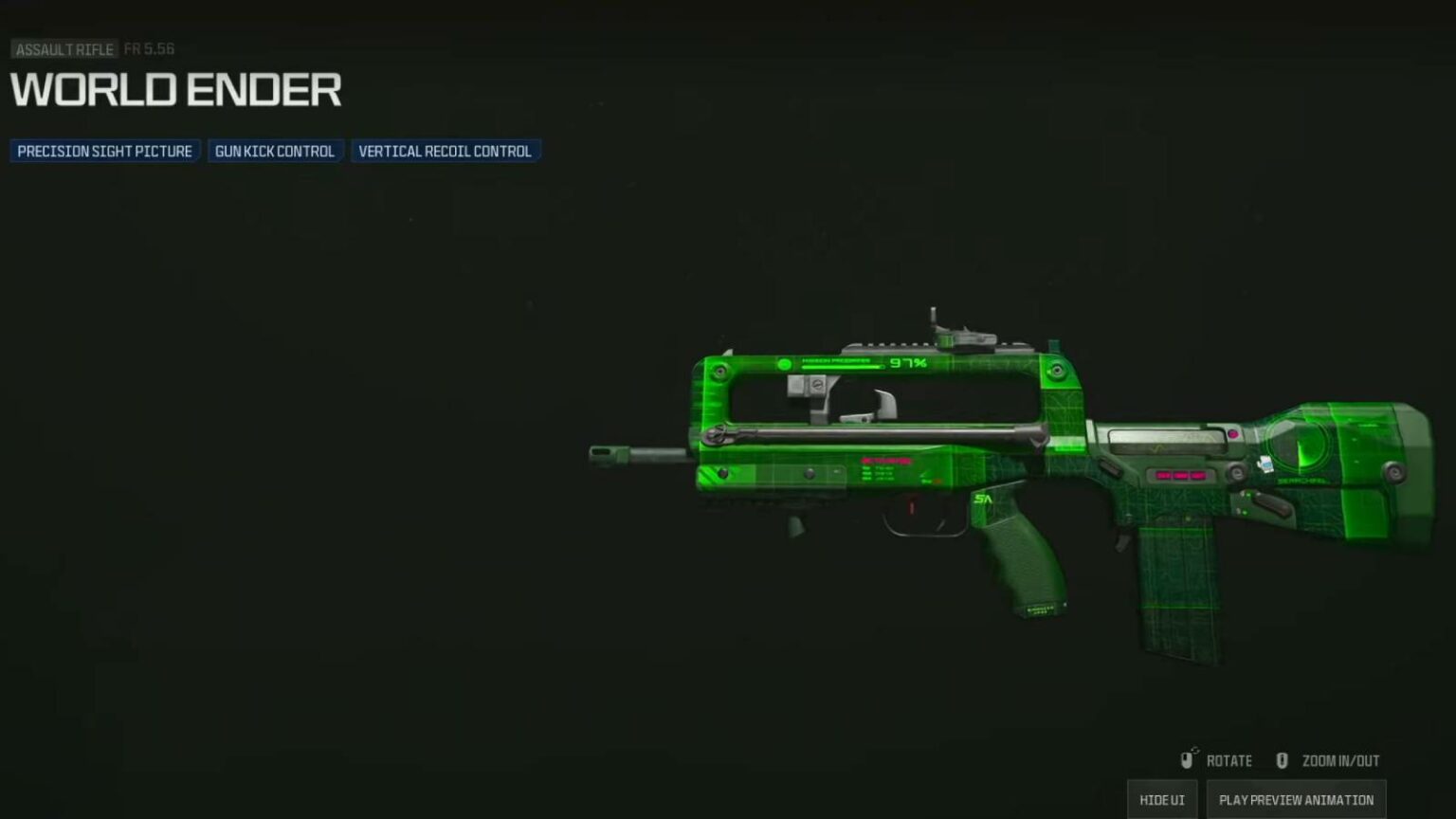Click the WORLD ENDER blueprint title
This screenshot has height=819, width=1456.
[x=175, y=90]
